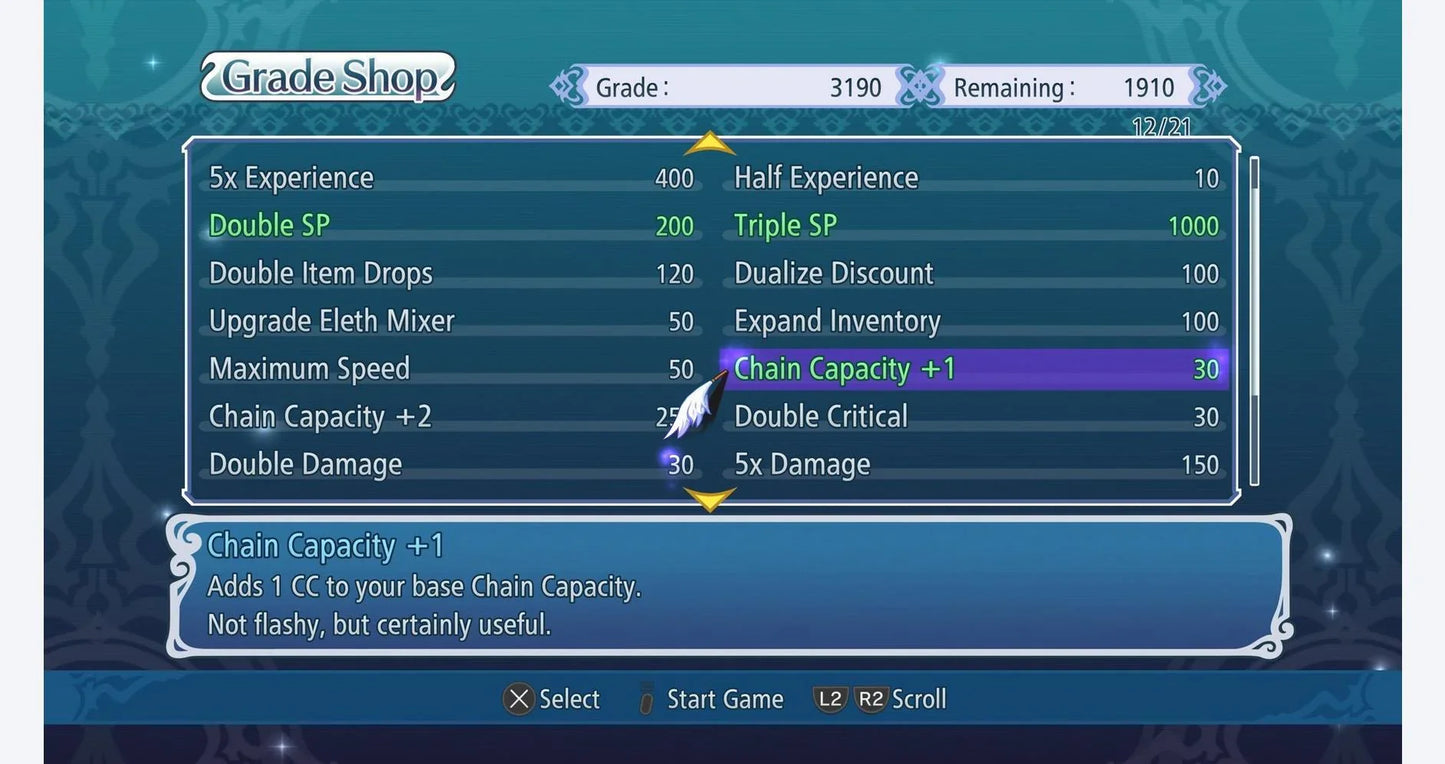Select the Half Experience option
This screenshot has width=1445, height=764.
pos(825,177)
